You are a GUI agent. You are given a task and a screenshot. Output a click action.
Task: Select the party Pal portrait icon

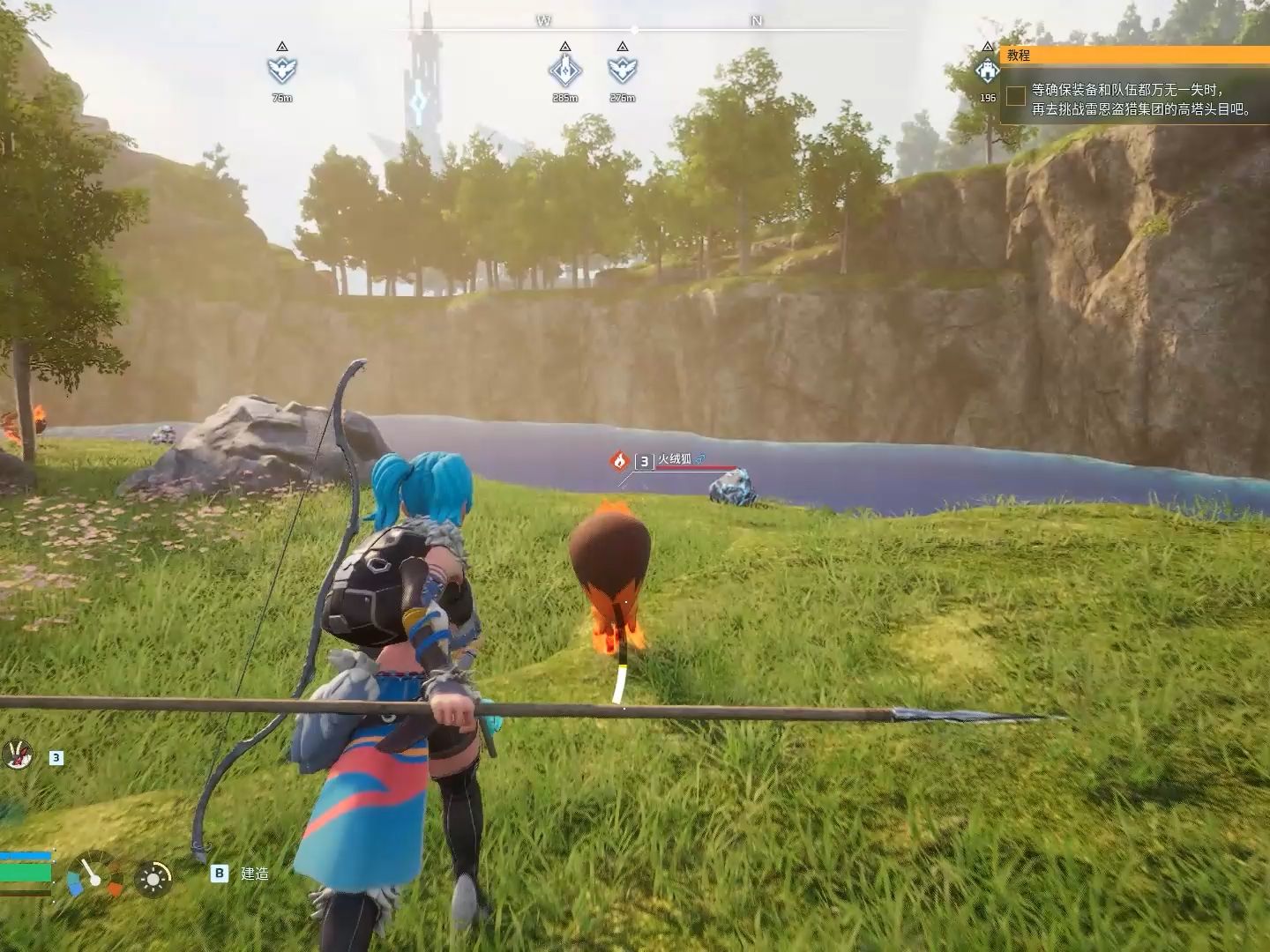[x=16, y=754]
